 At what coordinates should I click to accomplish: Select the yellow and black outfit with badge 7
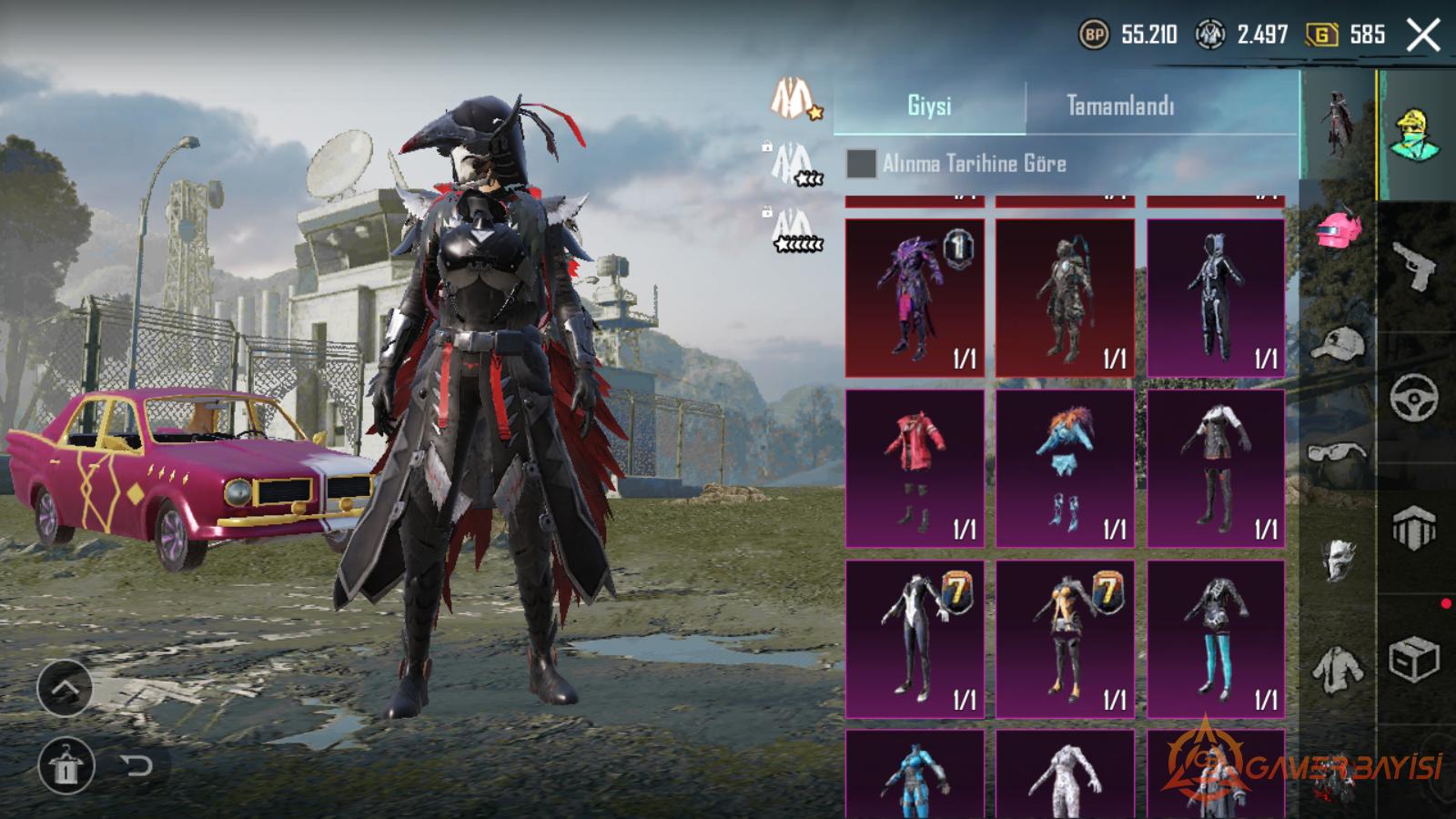pos(1065,639)
